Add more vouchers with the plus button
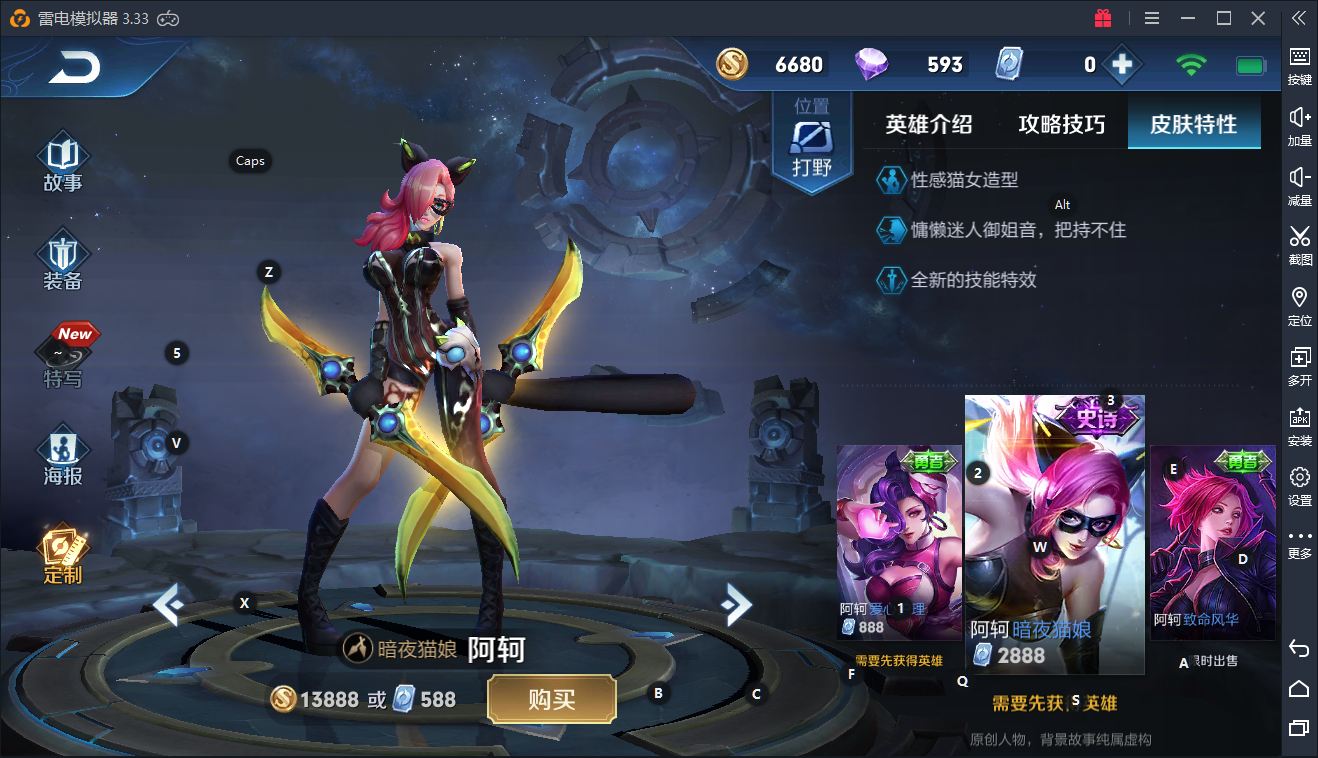Viewport: 1318px width, 758px height. coord(1122,65)
